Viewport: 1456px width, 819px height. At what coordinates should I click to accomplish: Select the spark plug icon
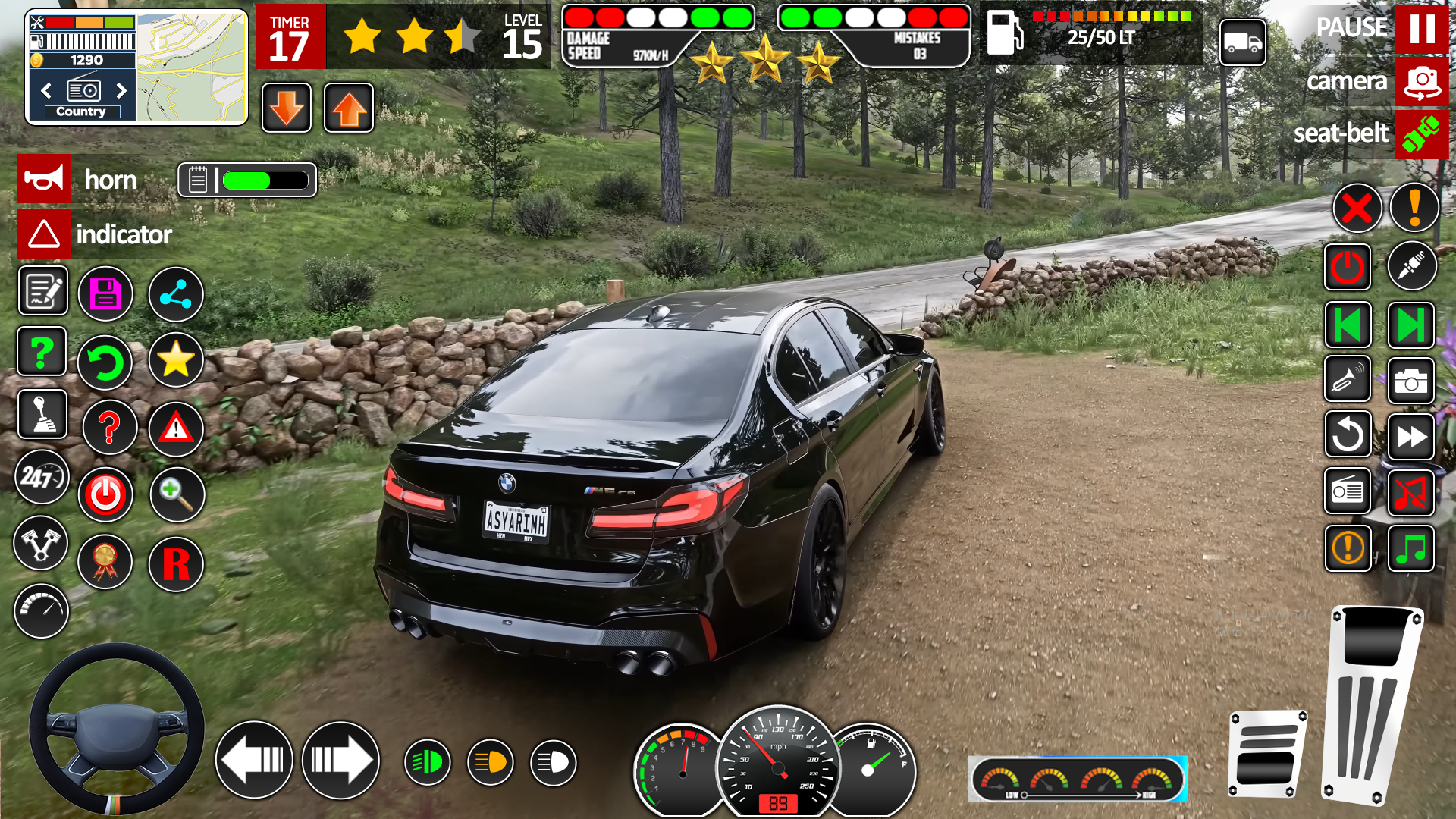pyautogui.click(x=1412, y=265)
